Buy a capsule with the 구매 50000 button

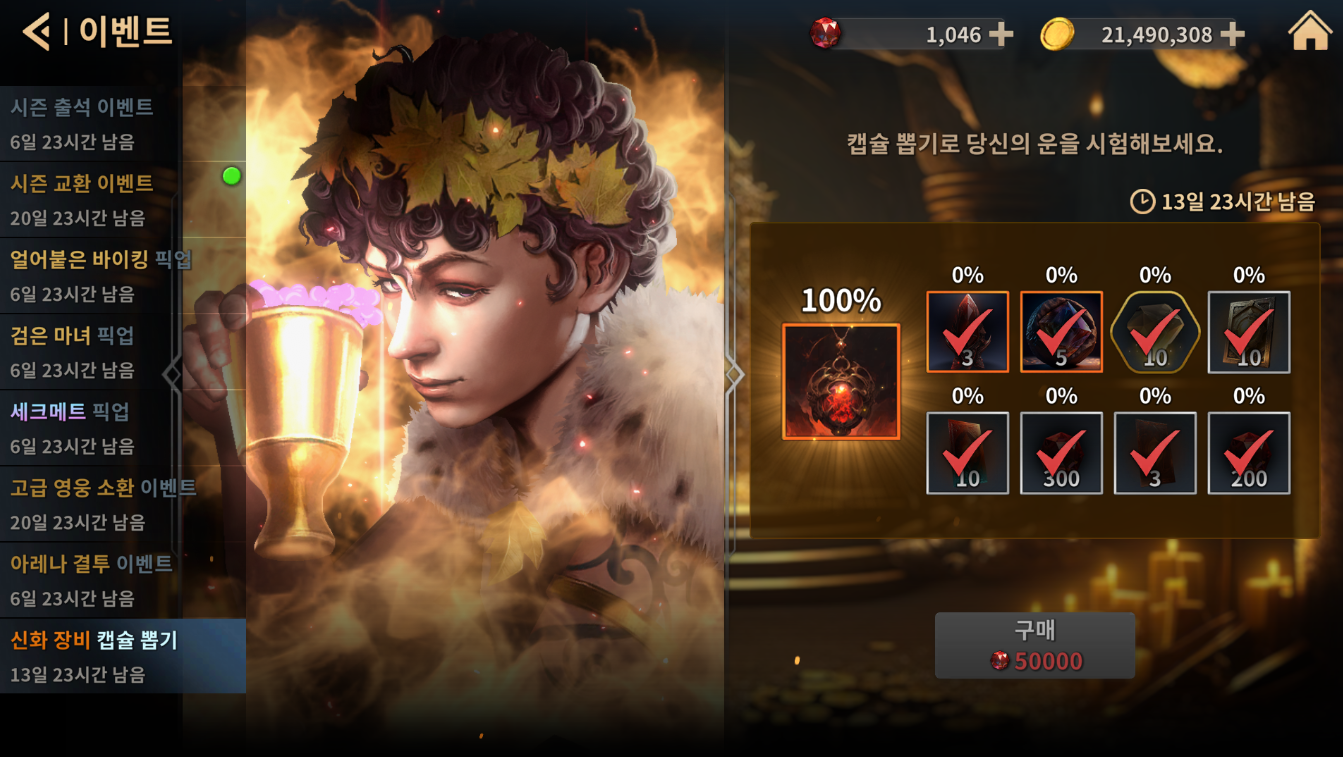1034,646
